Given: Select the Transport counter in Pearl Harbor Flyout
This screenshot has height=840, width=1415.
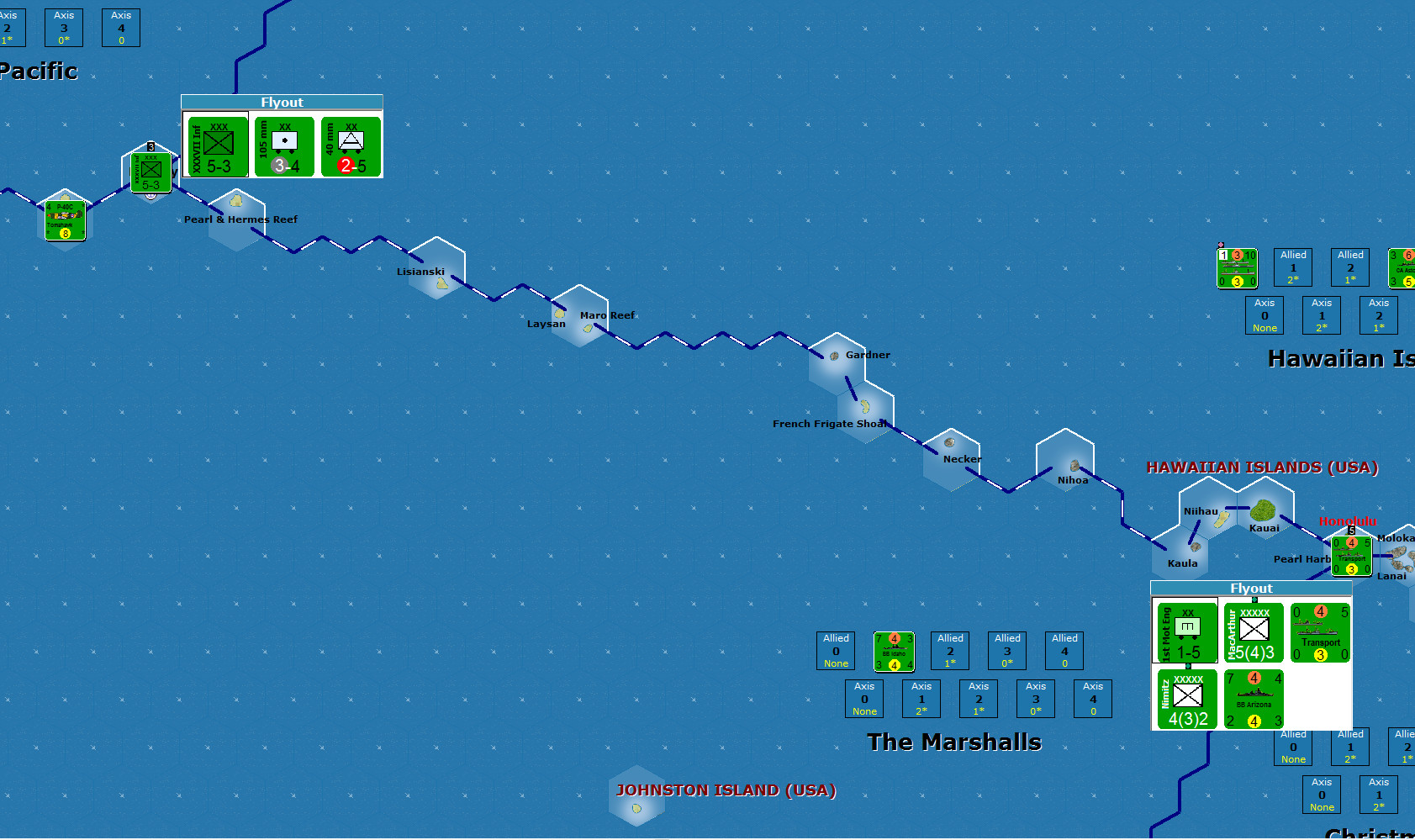Looking at the screenshot, I should pos(1320,631).
